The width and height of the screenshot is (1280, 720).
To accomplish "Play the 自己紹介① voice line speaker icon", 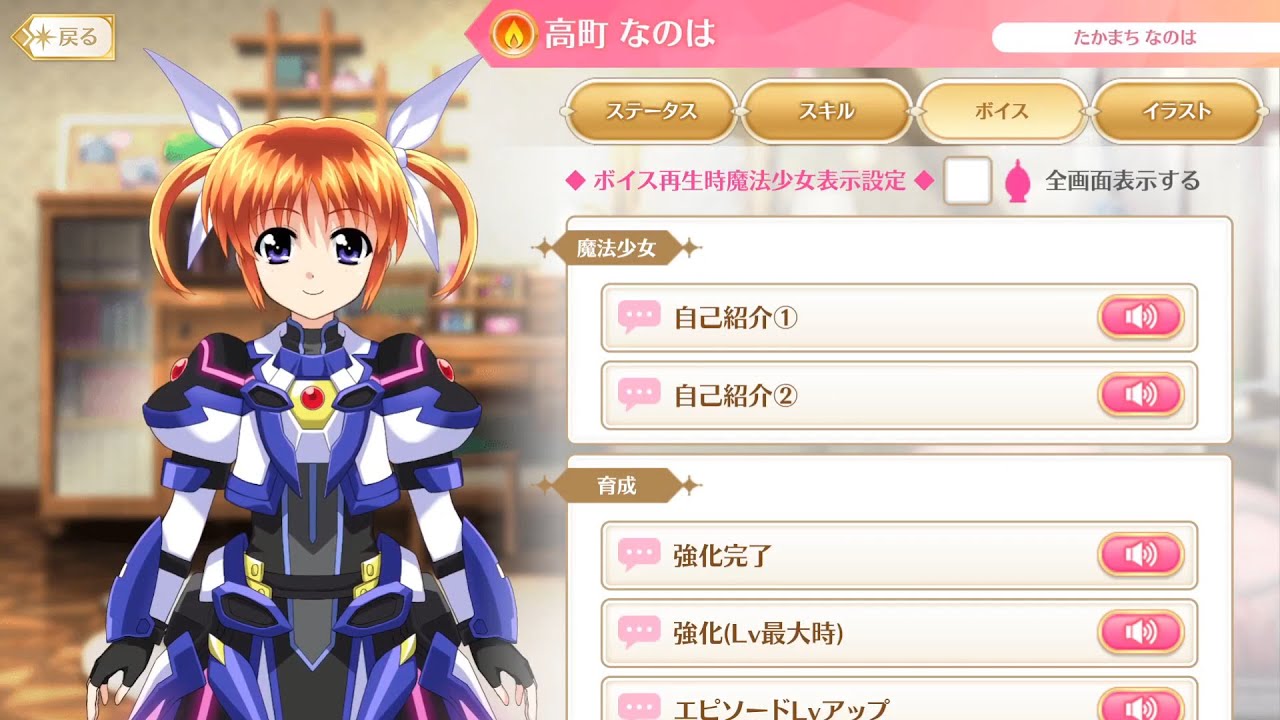I will (x=1140, y=316).
